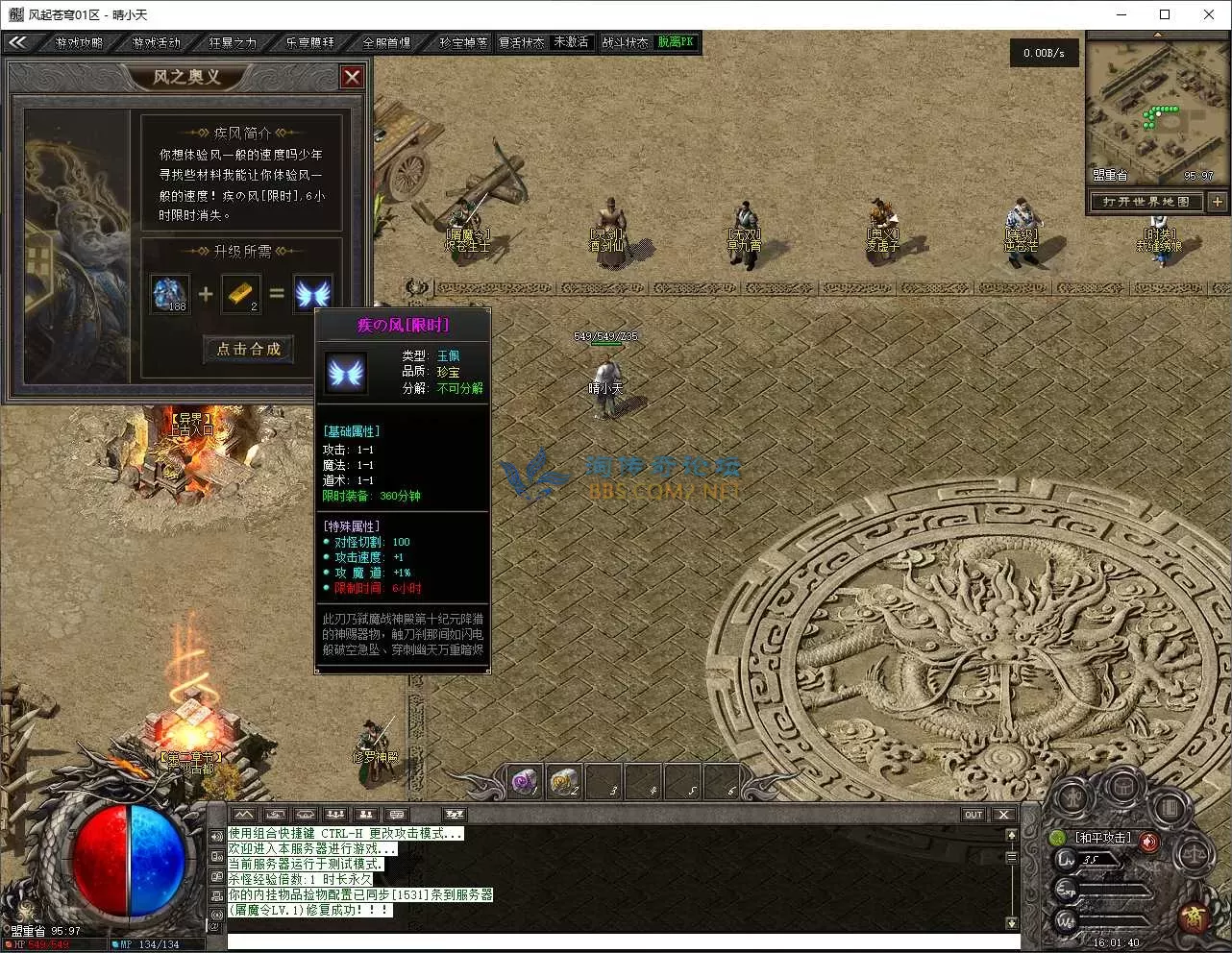Toggle the 复活状态 未激活 state

(572, 42)
